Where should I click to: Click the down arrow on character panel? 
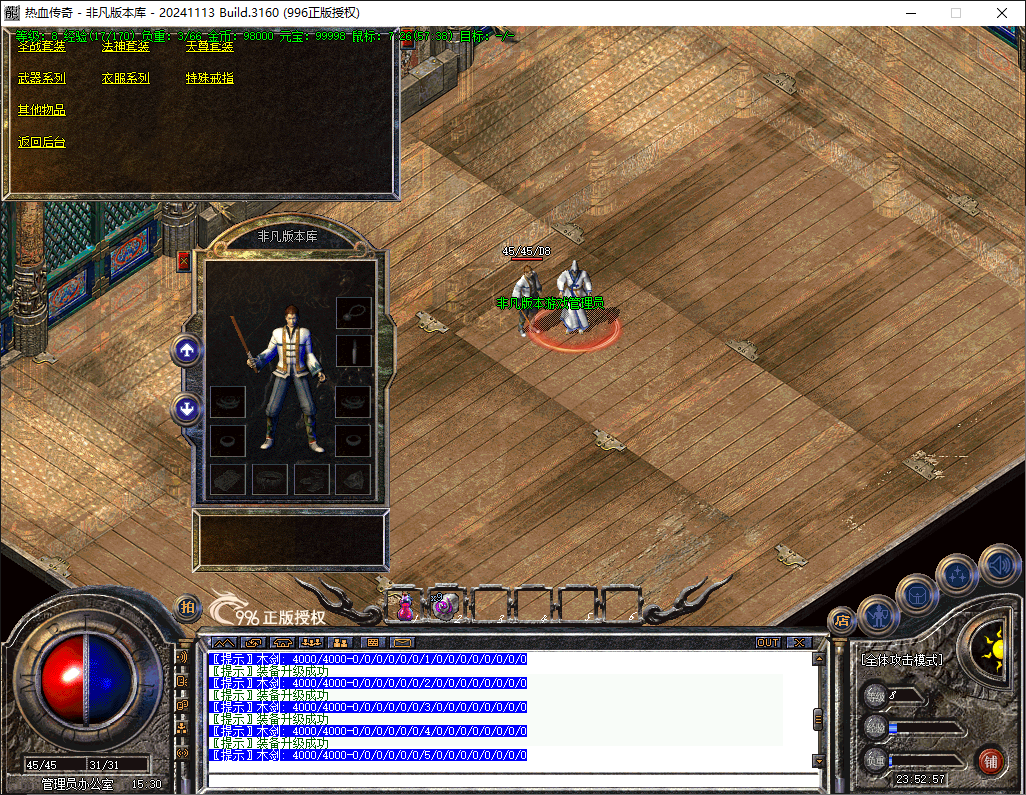point(187,408)
